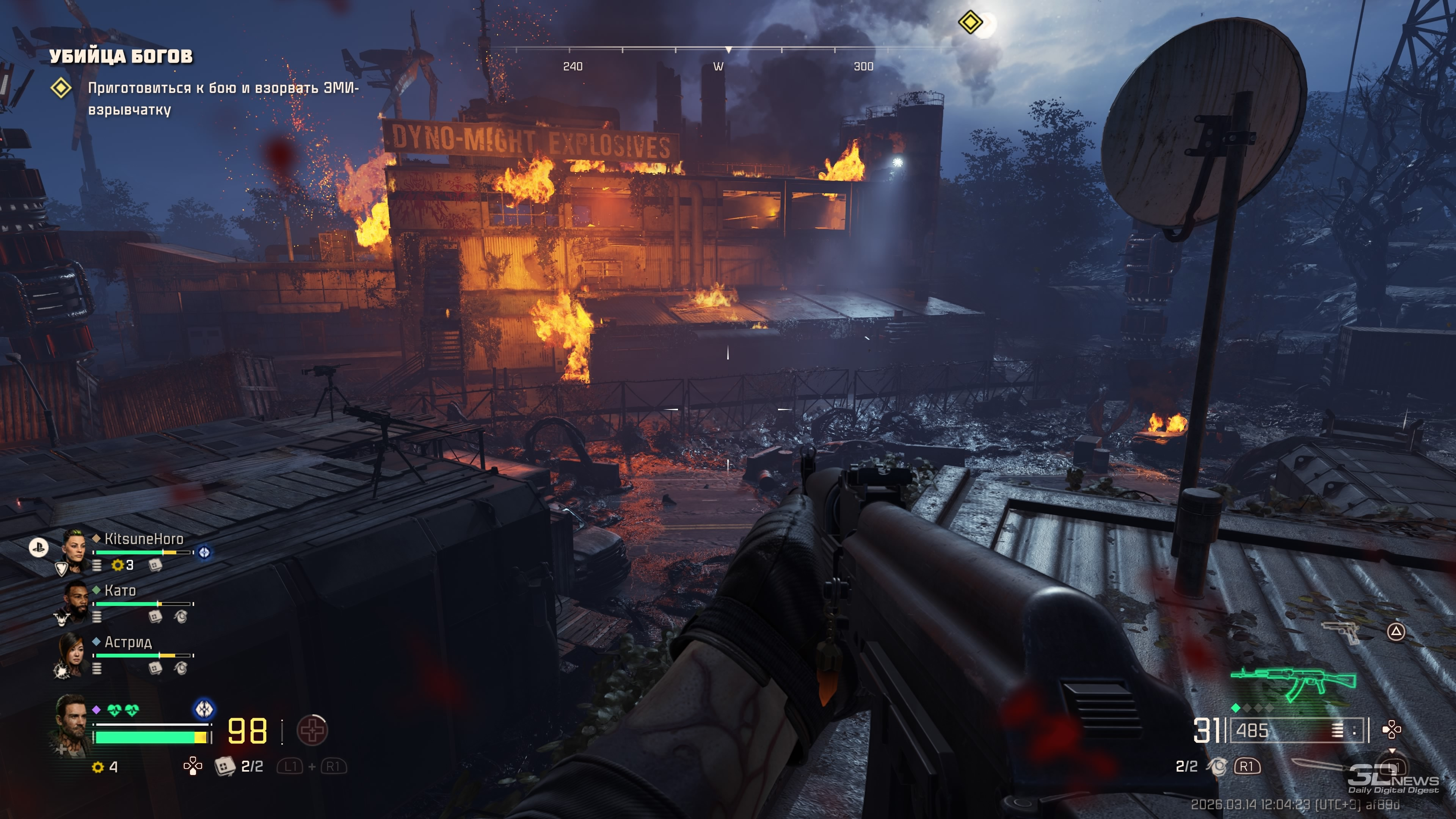Select the grenade icon beside the 2/2 count
The width and height of the screenshot is (1456, 819).
tap(1216, 766)
